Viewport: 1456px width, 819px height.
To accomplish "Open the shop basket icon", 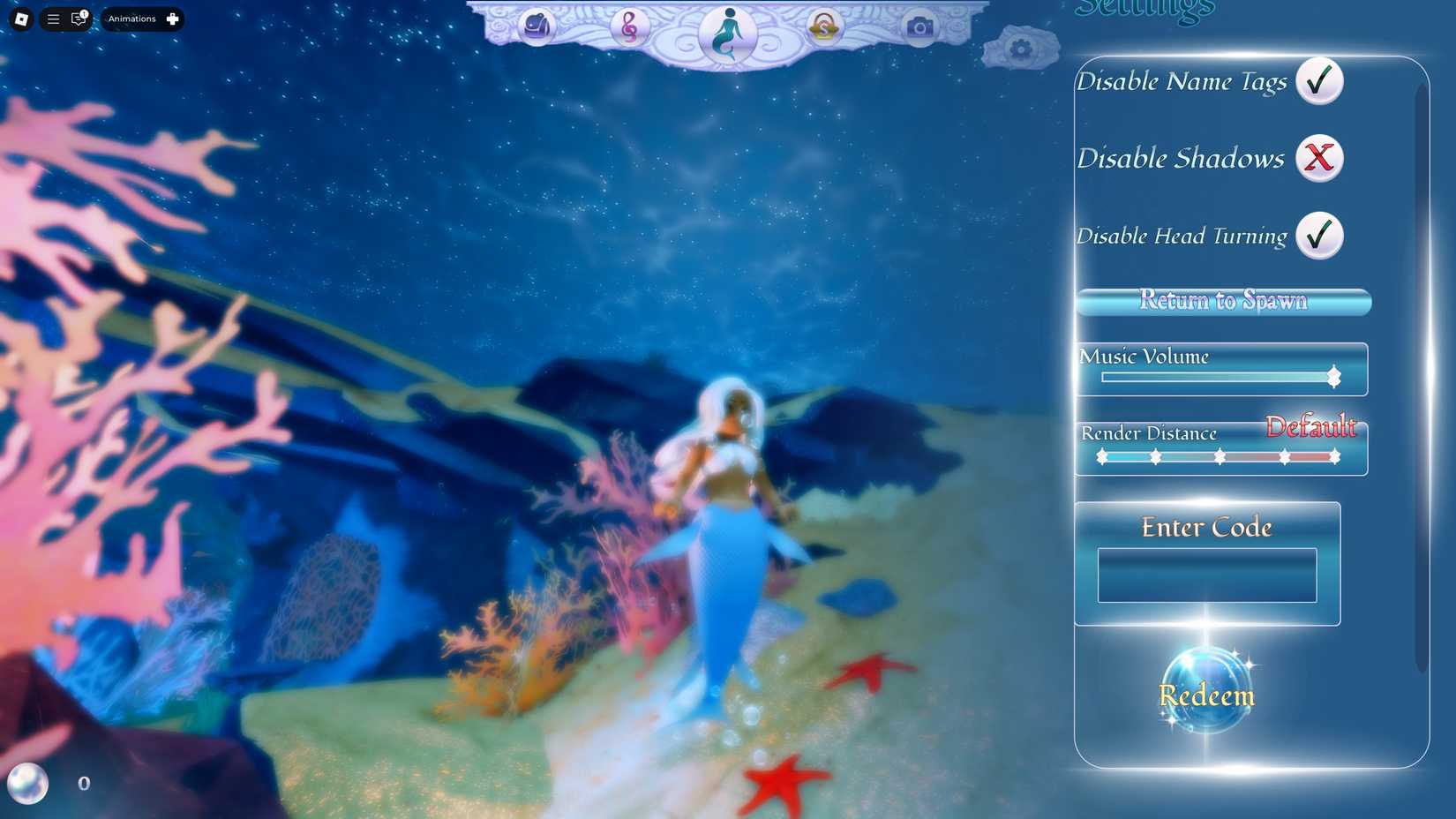I will [822, 27].
